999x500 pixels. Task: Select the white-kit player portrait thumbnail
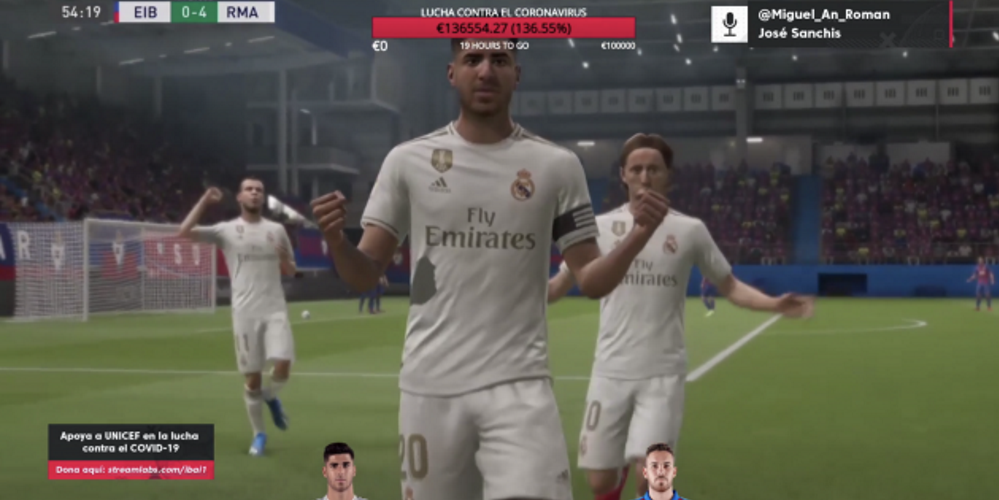click(339, 471)
